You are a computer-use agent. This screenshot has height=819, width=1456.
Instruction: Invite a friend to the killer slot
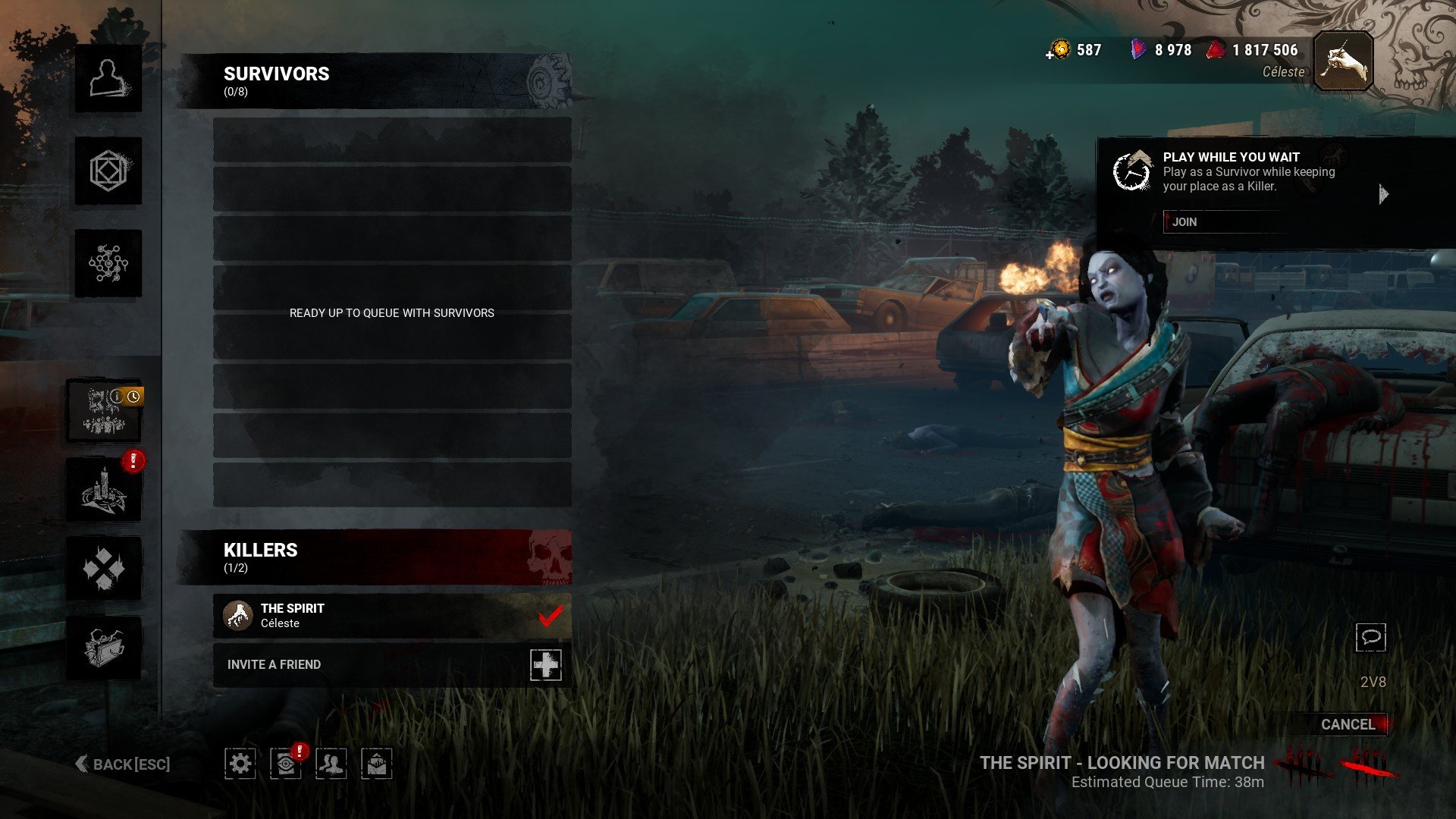(545, 664)
